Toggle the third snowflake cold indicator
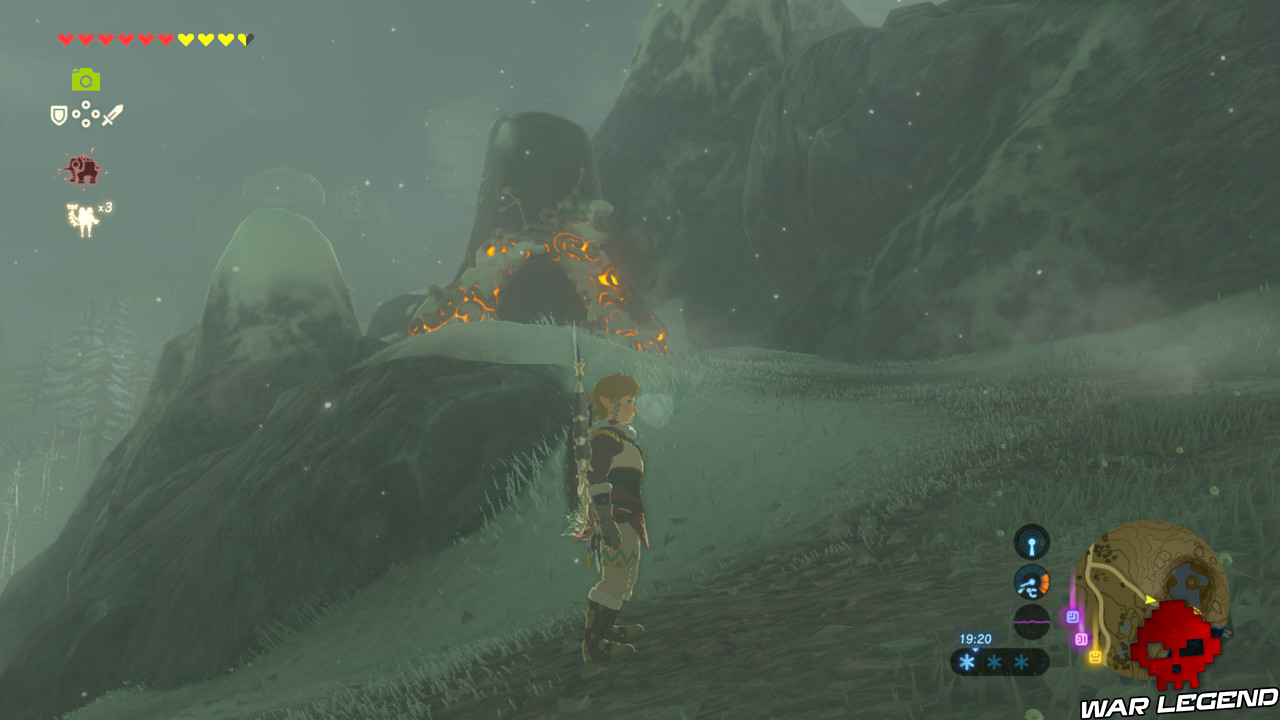 1021,660
